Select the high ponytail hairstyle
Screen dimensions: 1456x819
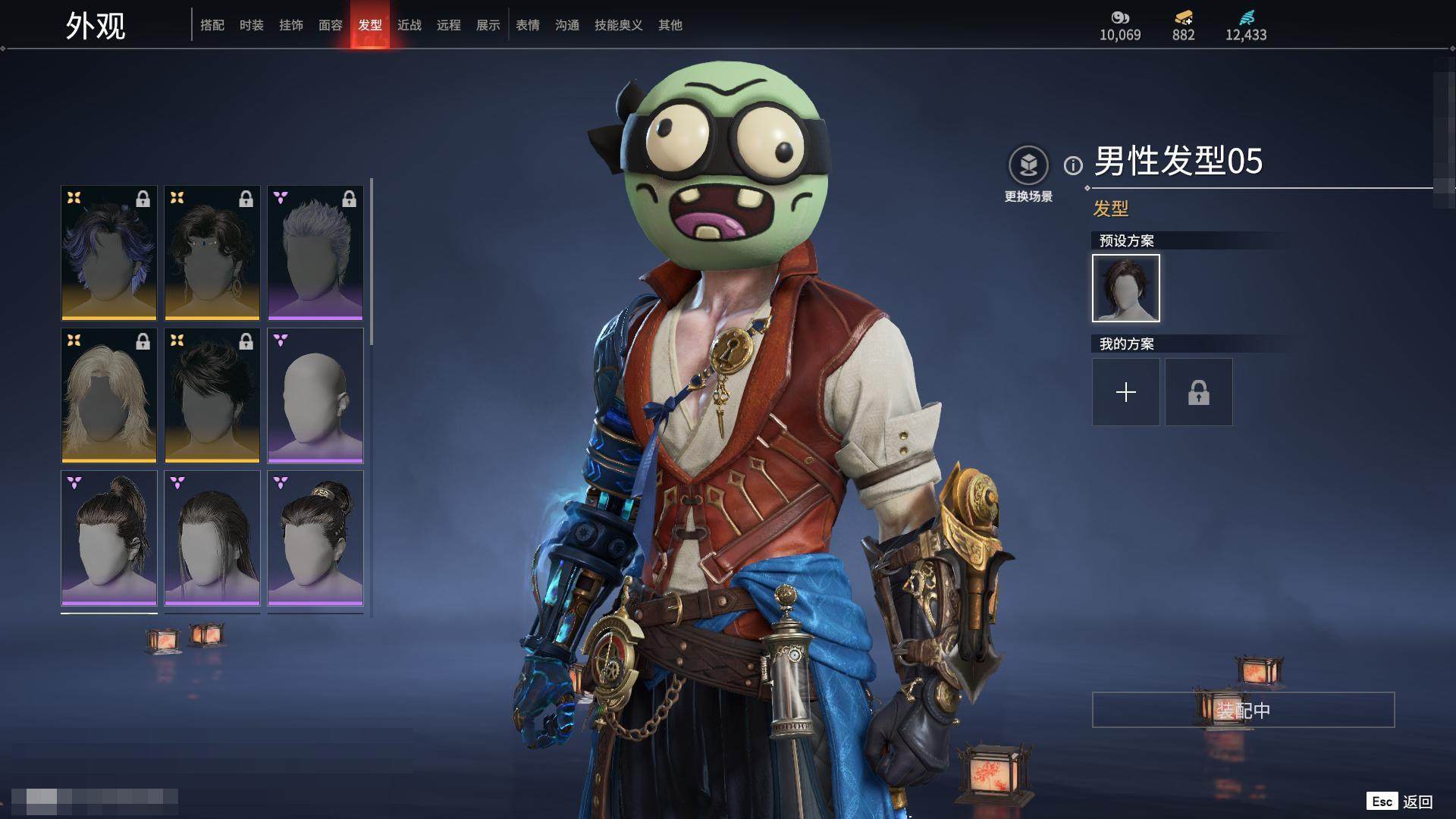pos(109,538)
